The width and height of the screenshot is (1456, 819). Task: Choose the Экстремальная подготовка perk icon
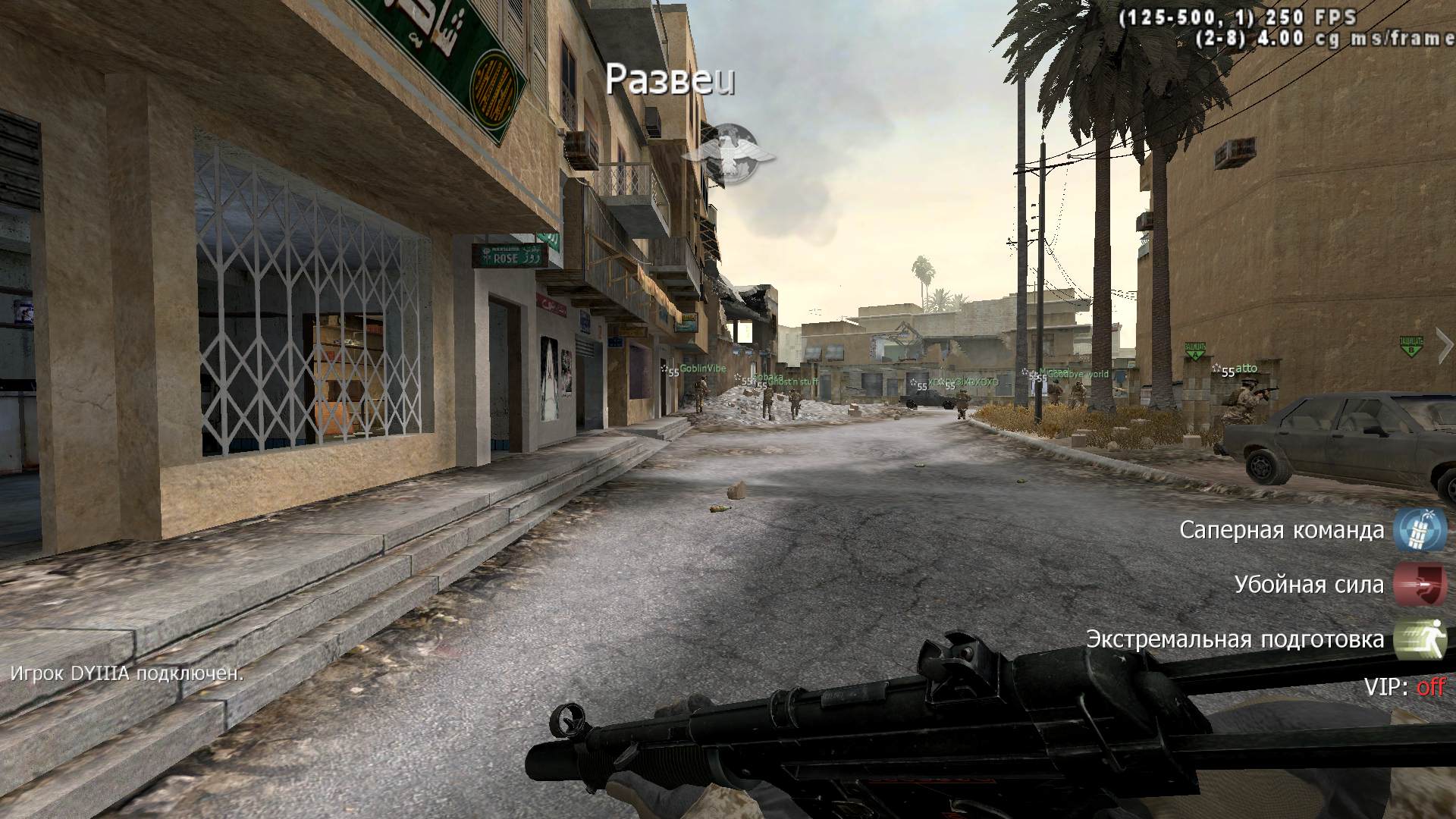(1420, 639)
